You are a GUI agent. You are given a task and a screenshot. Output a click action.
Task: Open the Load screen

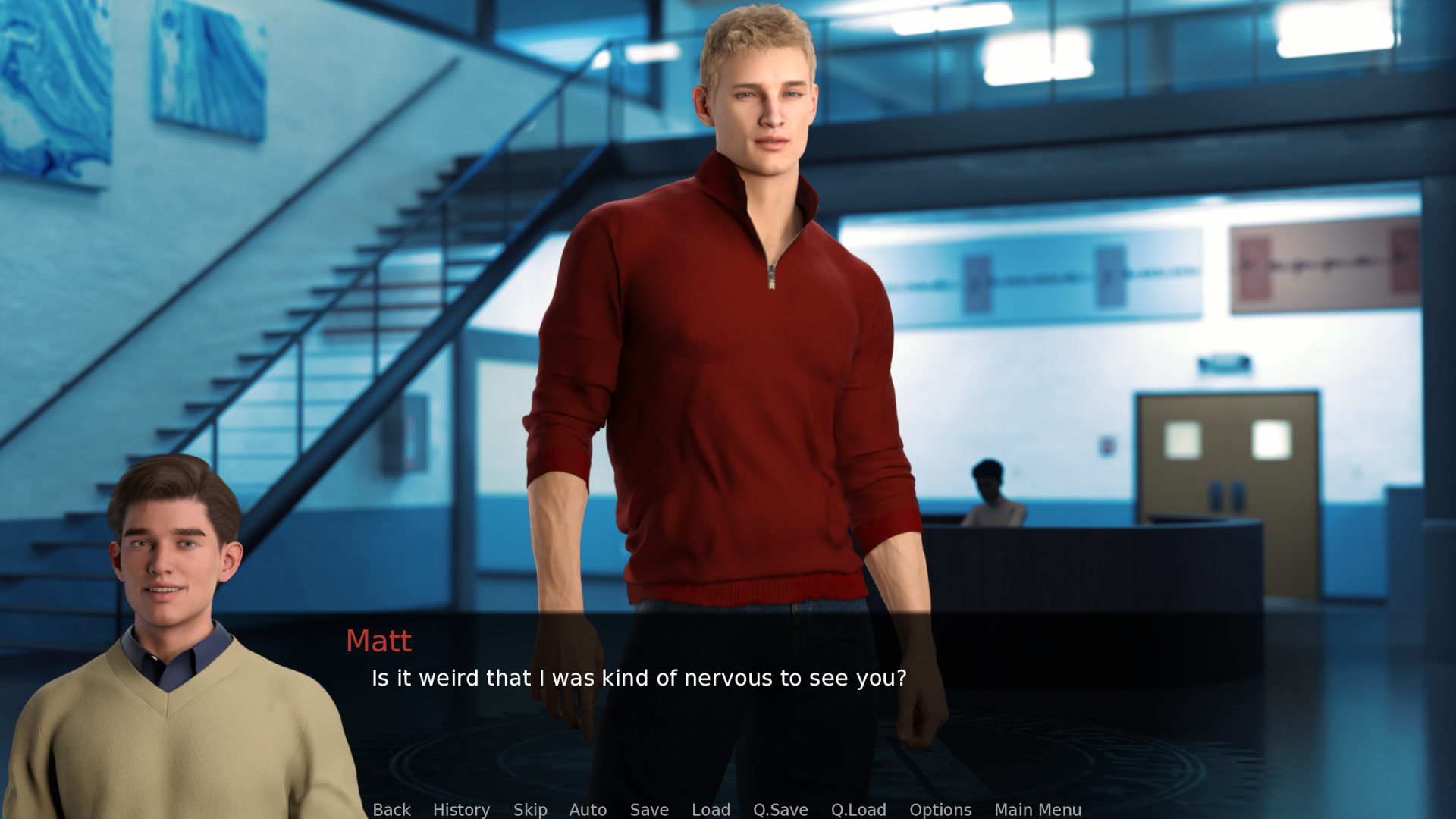(711, 810)
